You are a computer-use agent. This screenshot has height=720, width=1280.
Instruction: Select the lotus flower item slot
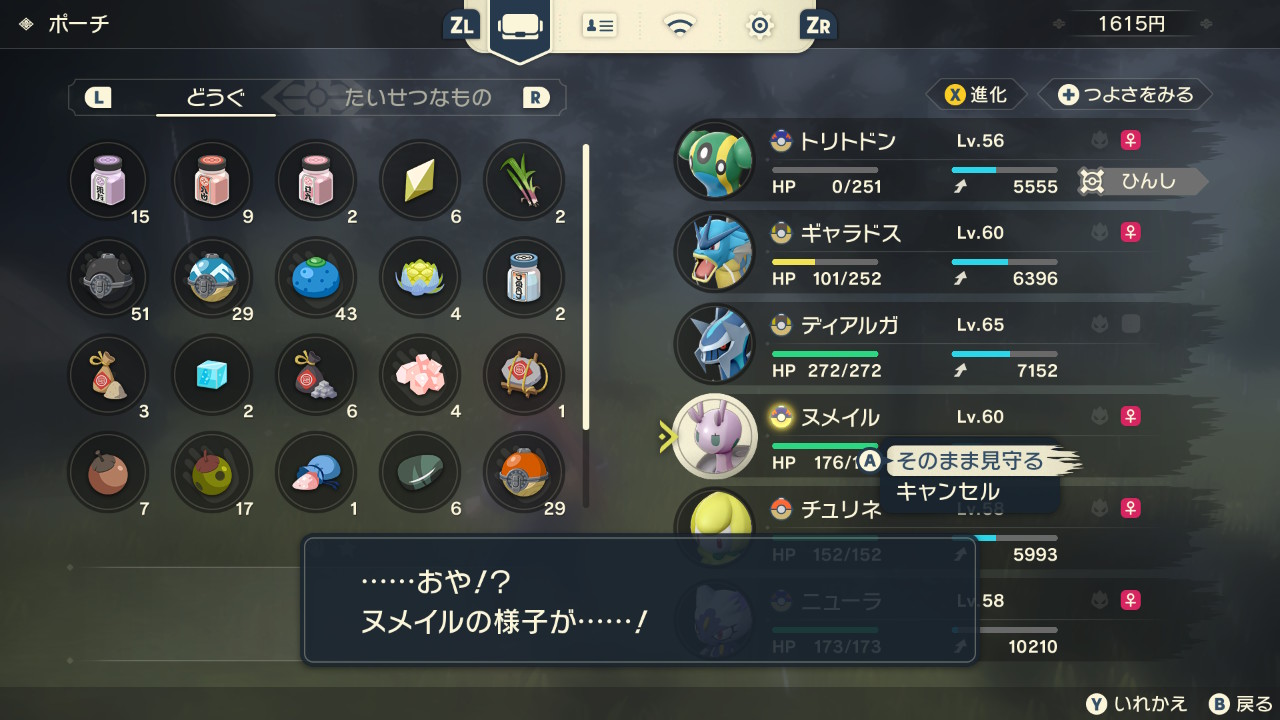420,279
